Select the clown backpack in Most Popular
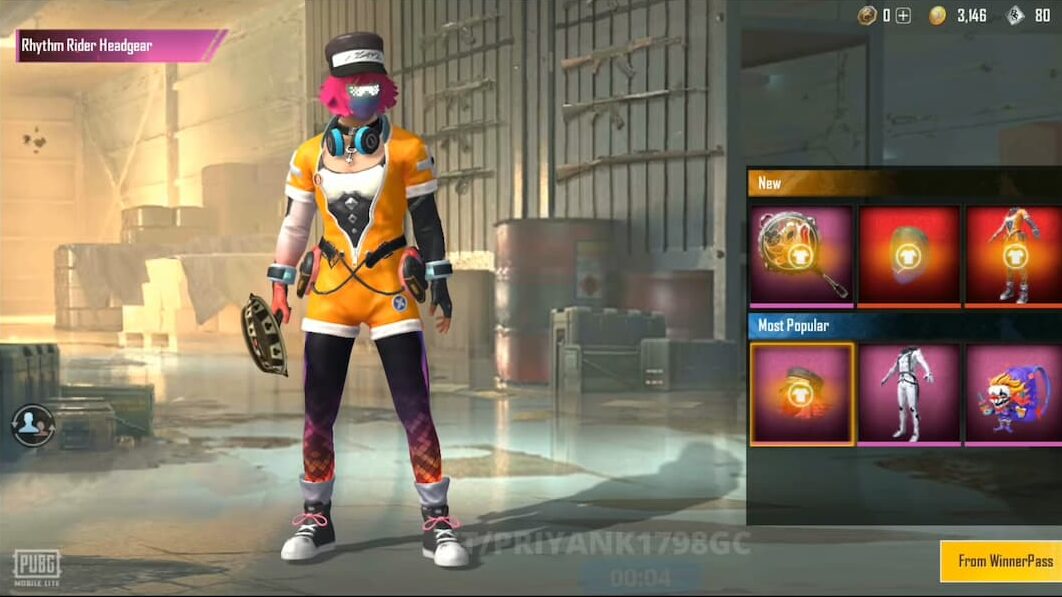This screenshot has width=1062, height=597. pyautogui.click(x=1012, y=394)
